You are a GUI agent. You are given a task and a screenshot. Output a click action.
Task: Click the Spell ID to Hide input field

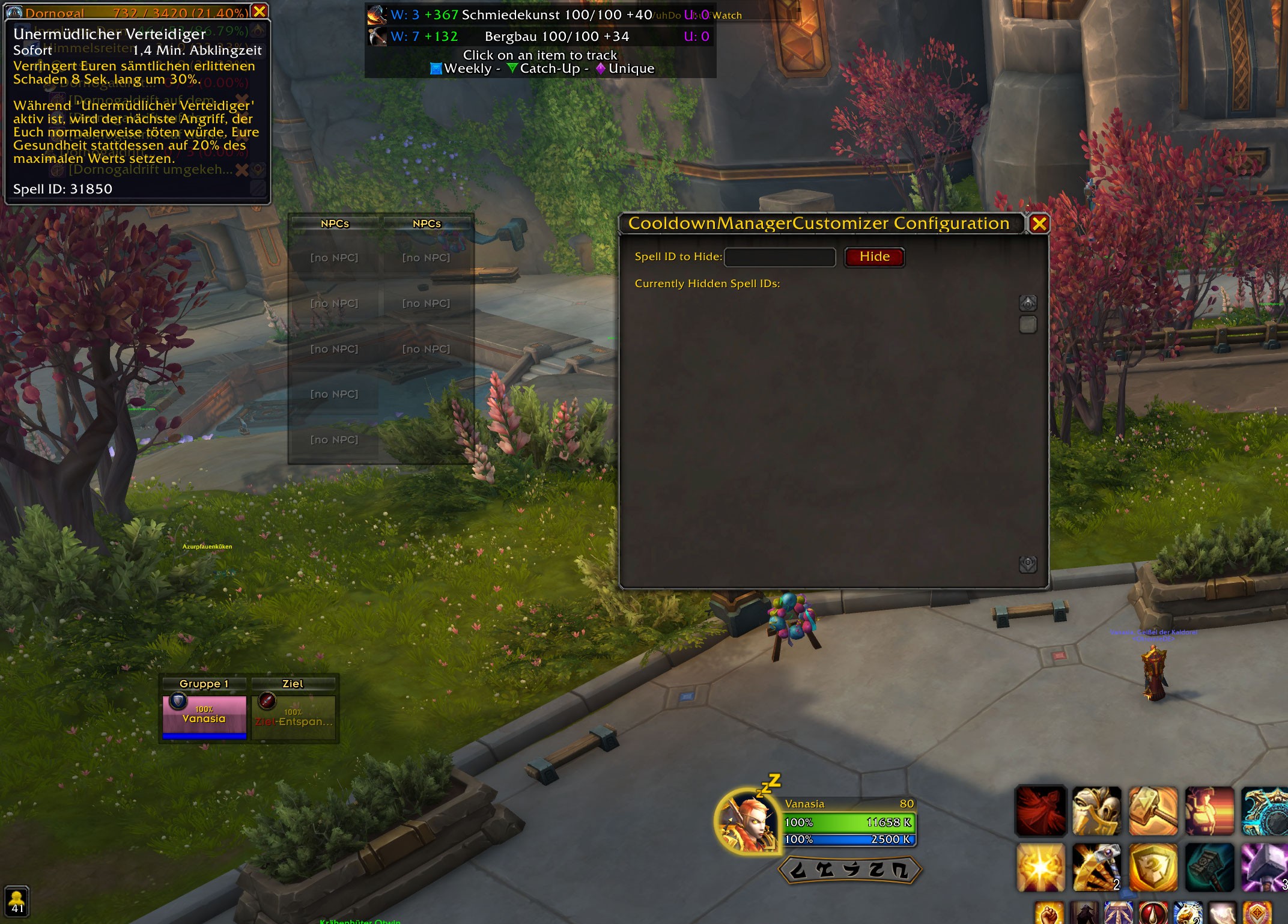(x=779, y=257)
